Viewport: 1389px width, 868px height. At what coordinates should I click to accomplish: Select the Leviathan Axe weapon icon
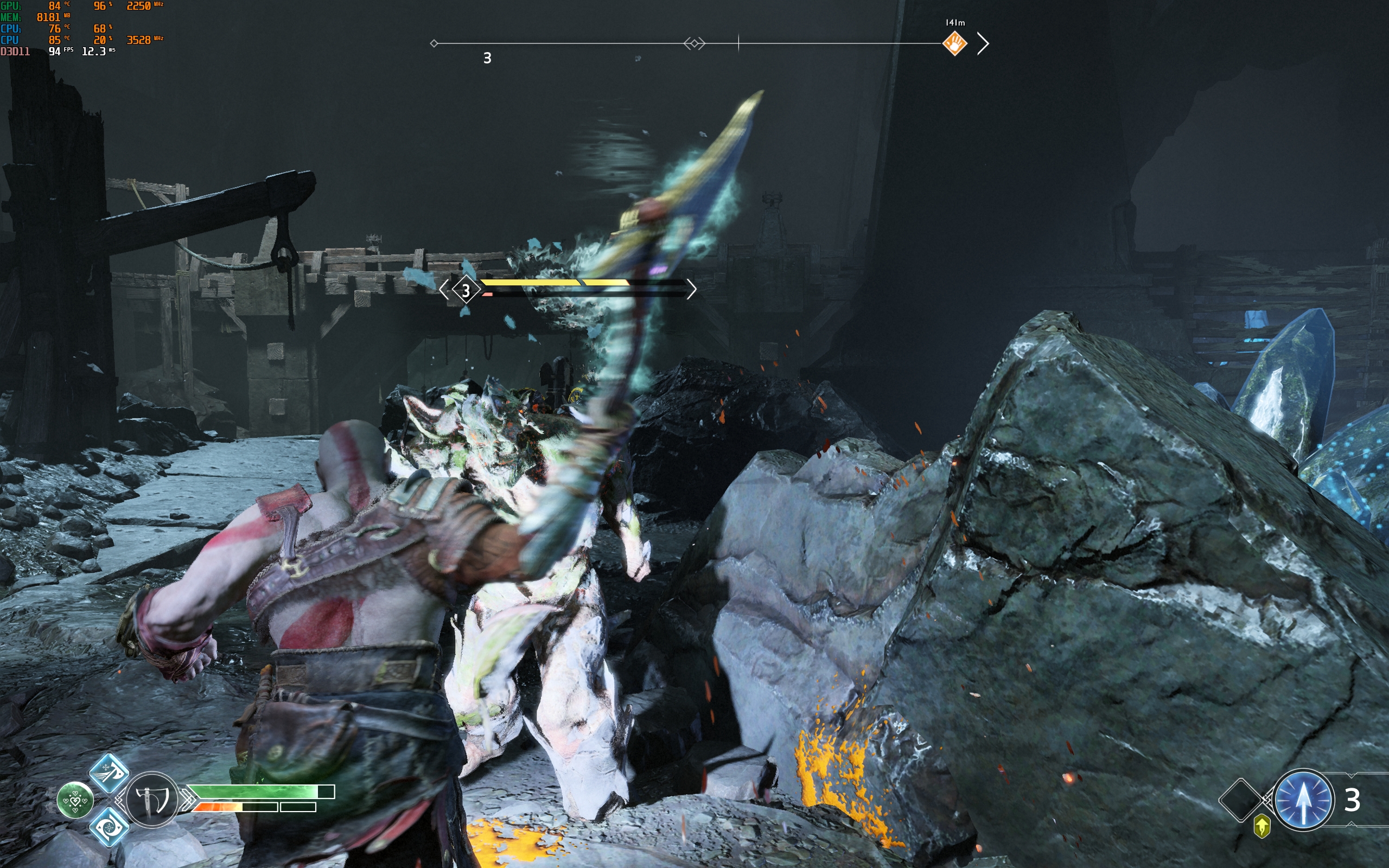pyautogui.click(x=151, y=800)
